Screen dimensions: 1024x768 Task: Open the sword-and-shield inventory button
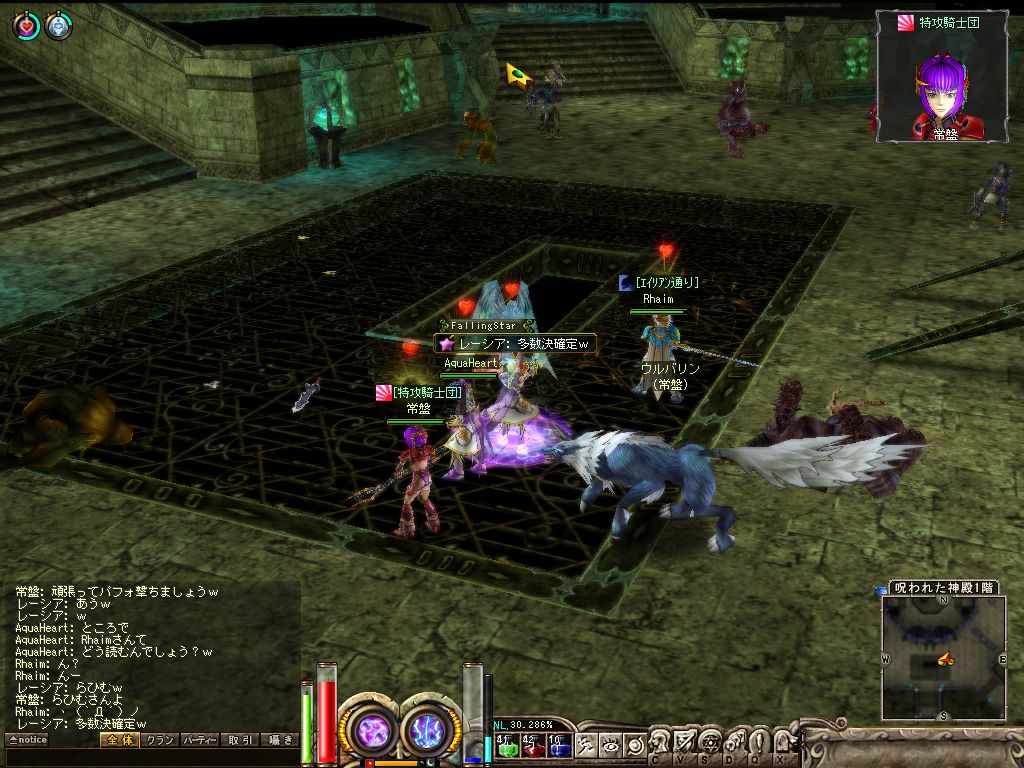(x=685, y=742)
